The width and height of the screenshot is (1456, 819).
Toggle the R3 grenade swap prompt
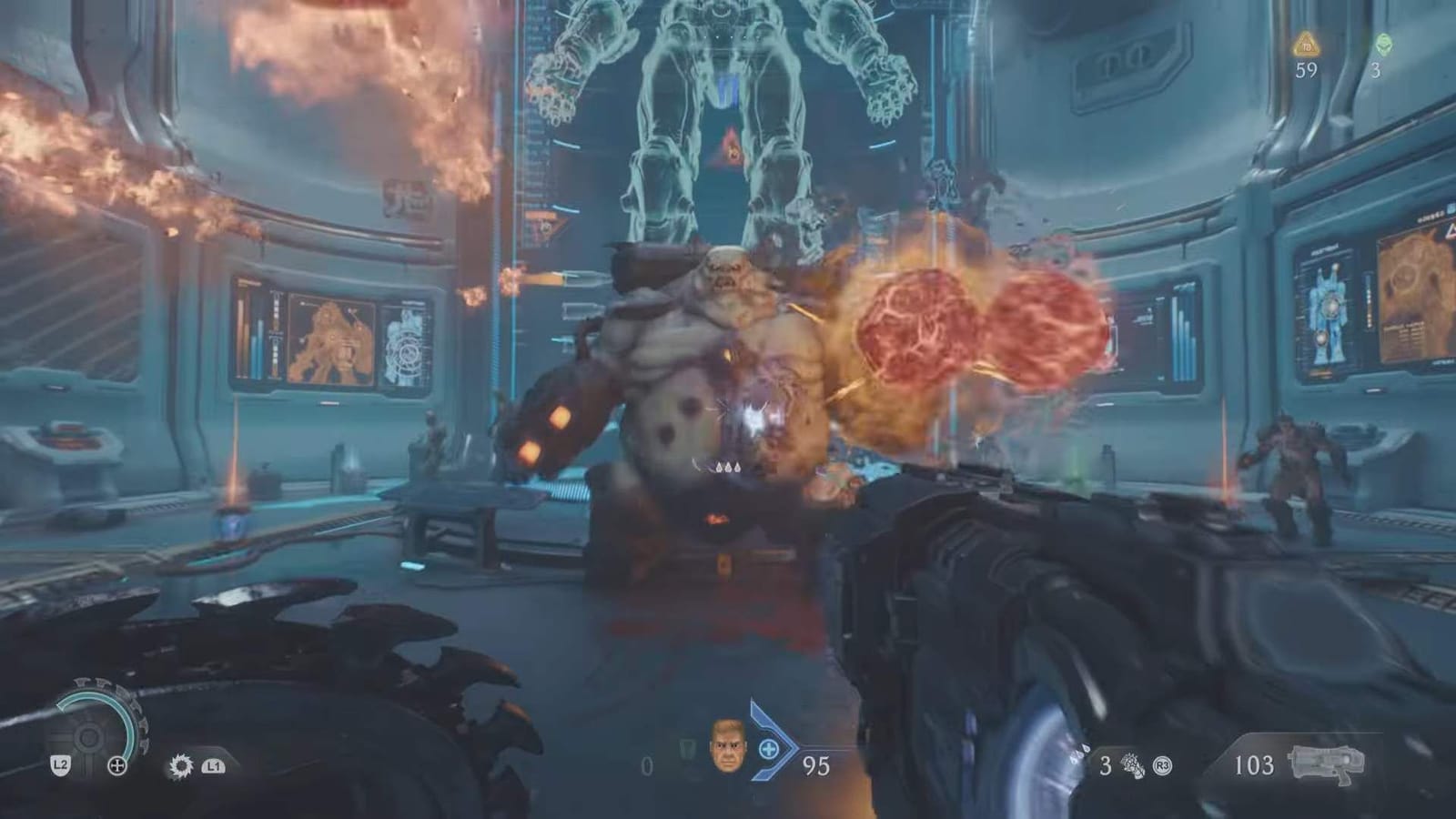point(1162,765)
